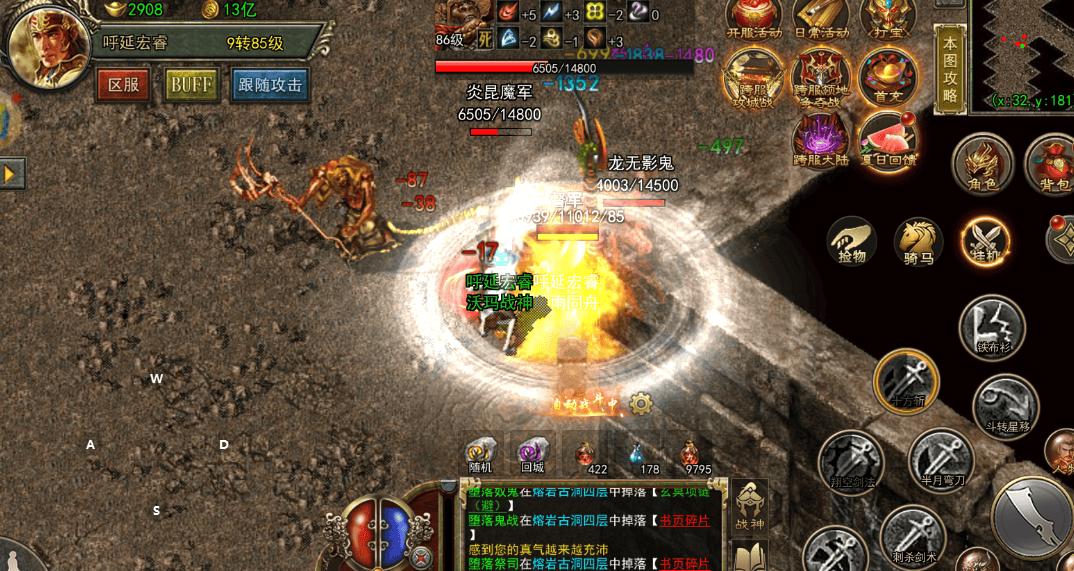Image resolution: width=1074 pixels, height=571 pixels.
Task: Use the 回城 town return stone
Action: [532, 453]
